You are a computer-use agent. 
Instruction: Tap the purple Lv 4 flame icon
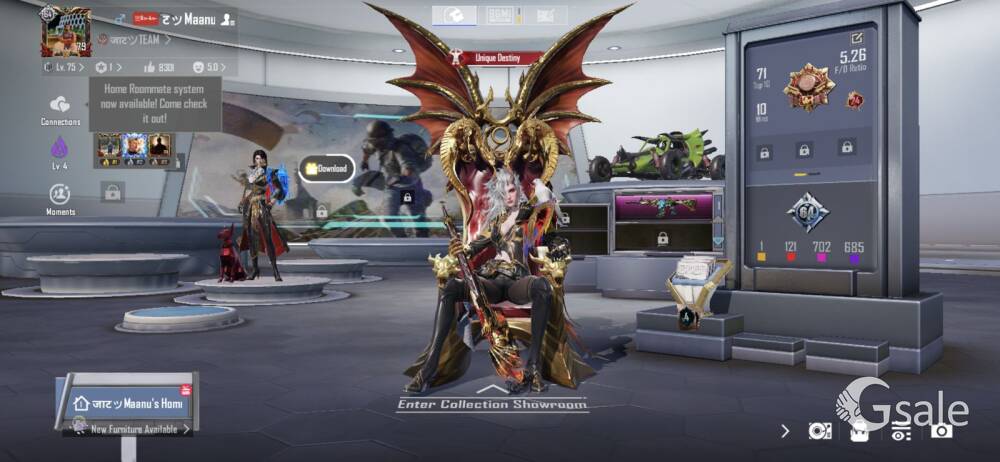point(60,151)
